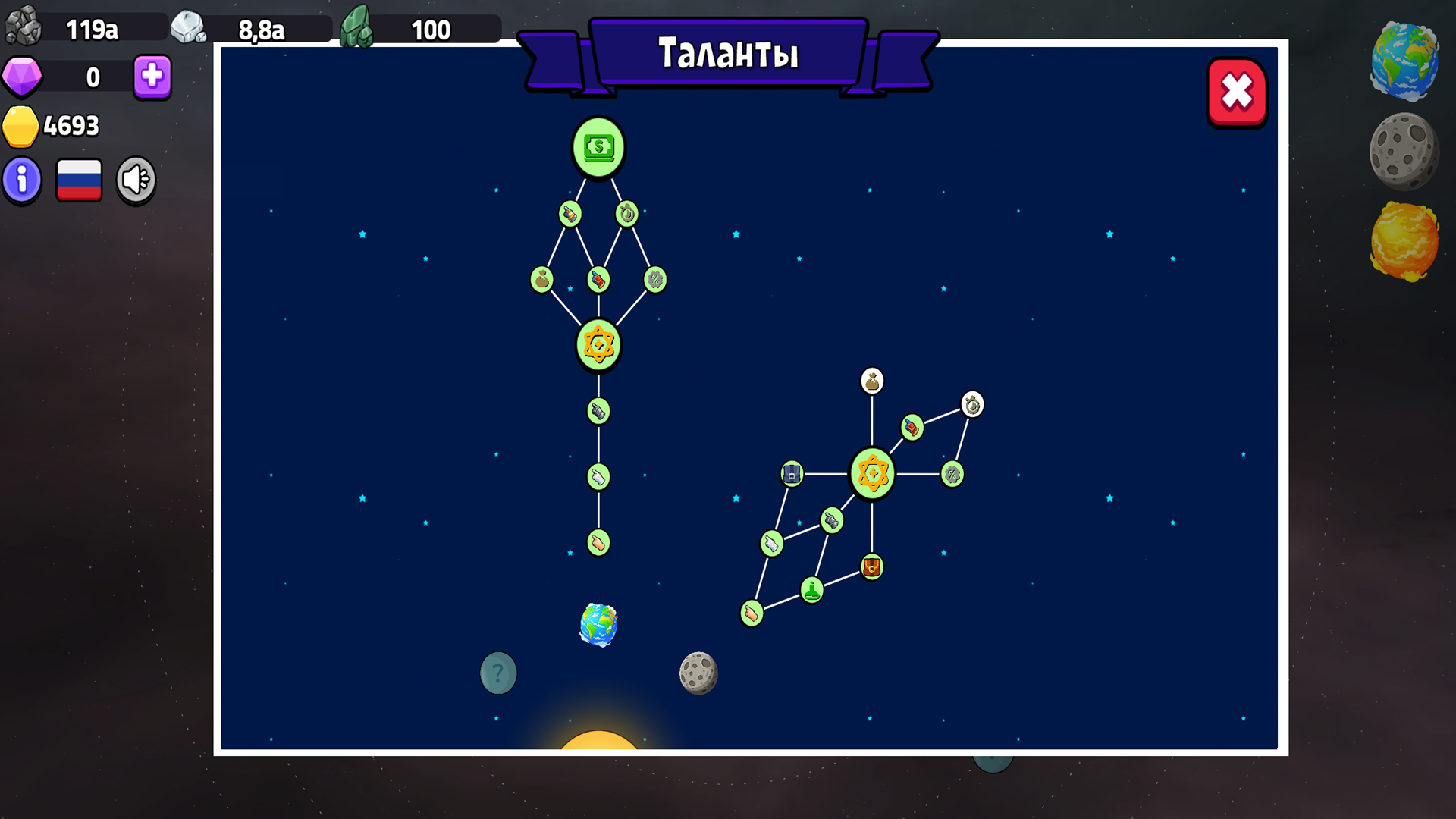Select the orange backpack talent node
Screen dimensions: 1456x819
pyautogui.click(x=871, y=567)
